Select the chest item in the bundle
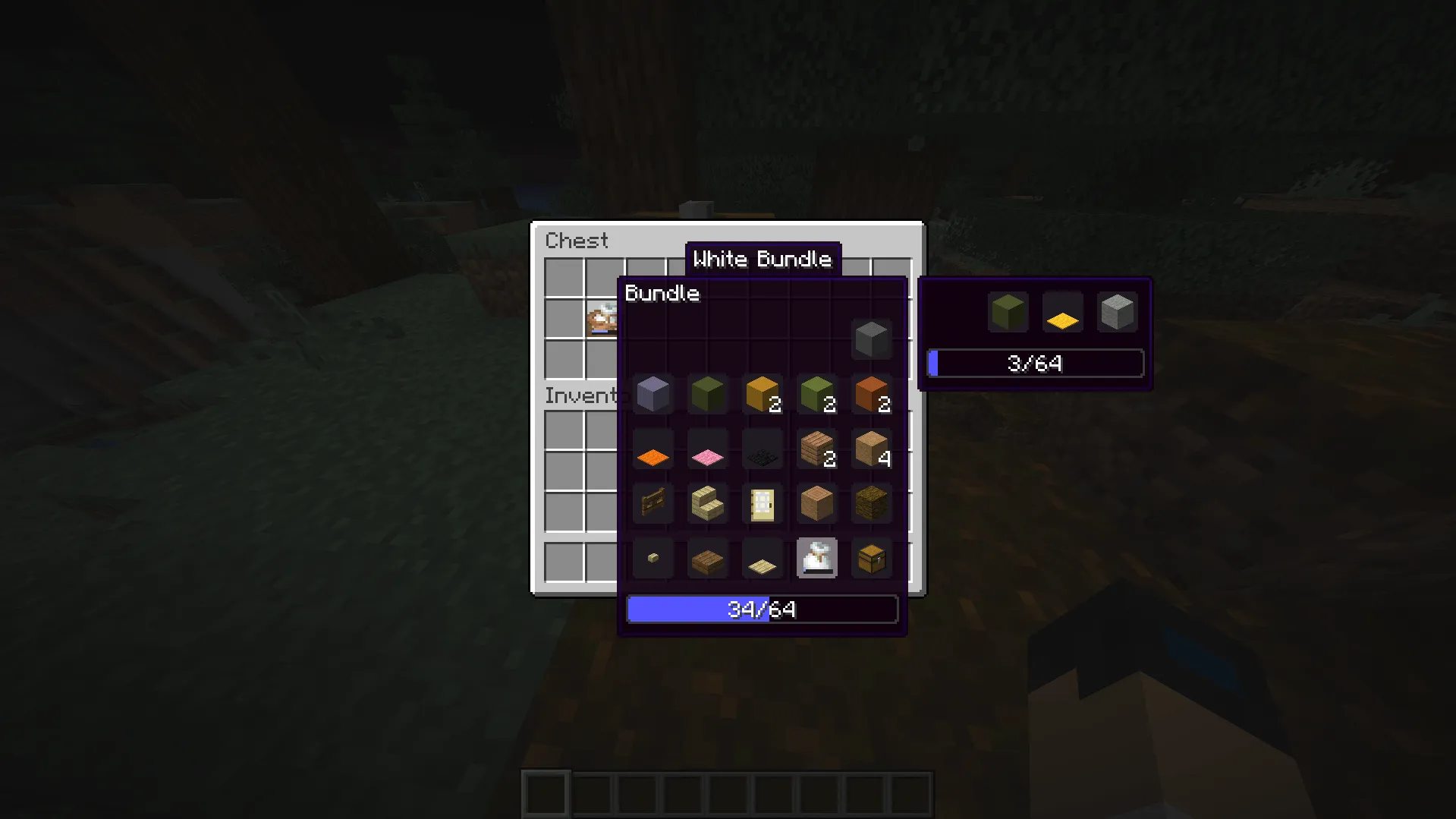The height and width of the screenshot is (819, 1456). click(x=871, y=559)
